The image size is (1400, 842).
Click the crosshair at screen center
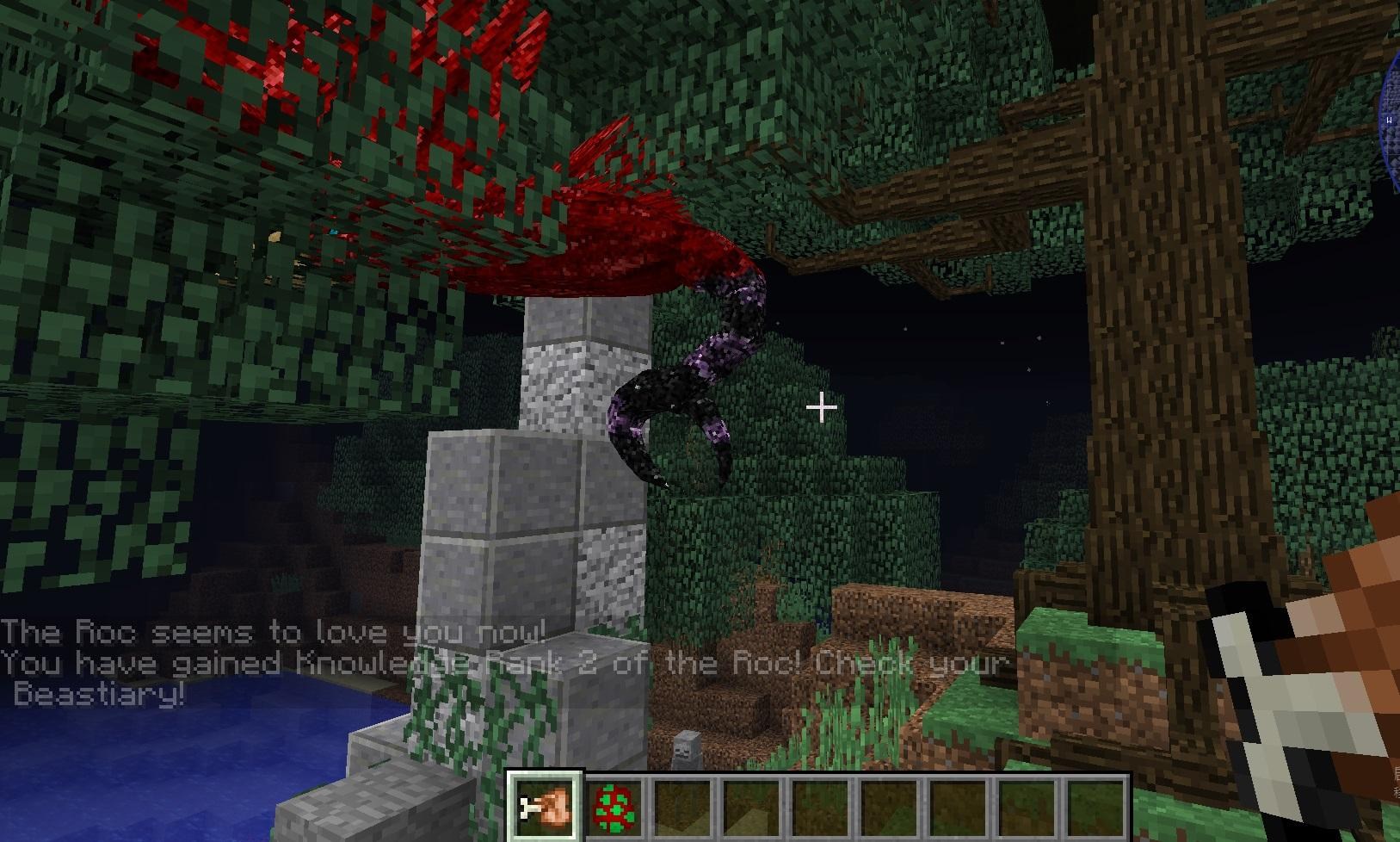coord(821,405)
